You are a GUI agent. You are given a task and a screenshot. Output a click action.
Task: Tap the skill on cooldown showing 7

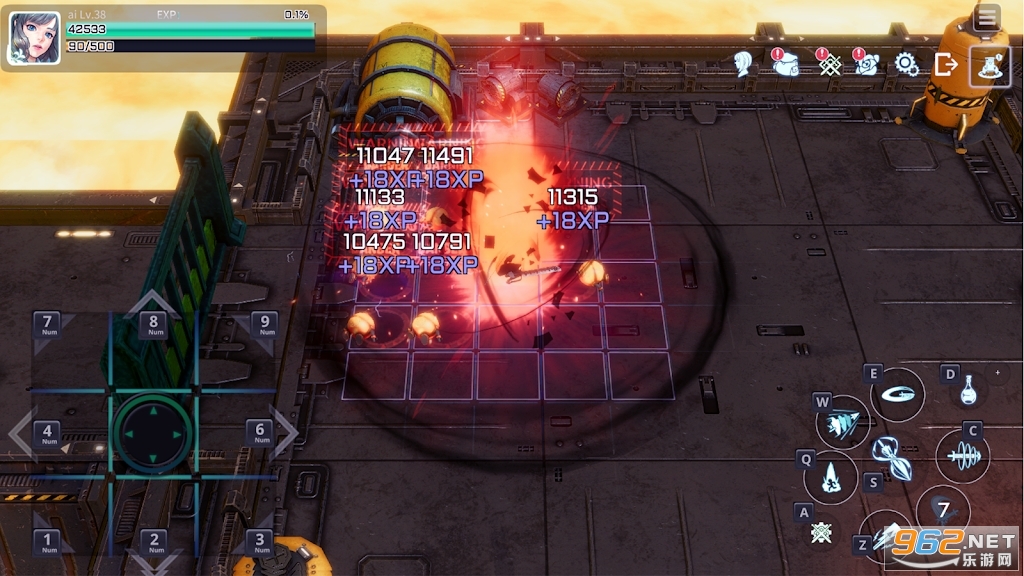tap(942, 511)
